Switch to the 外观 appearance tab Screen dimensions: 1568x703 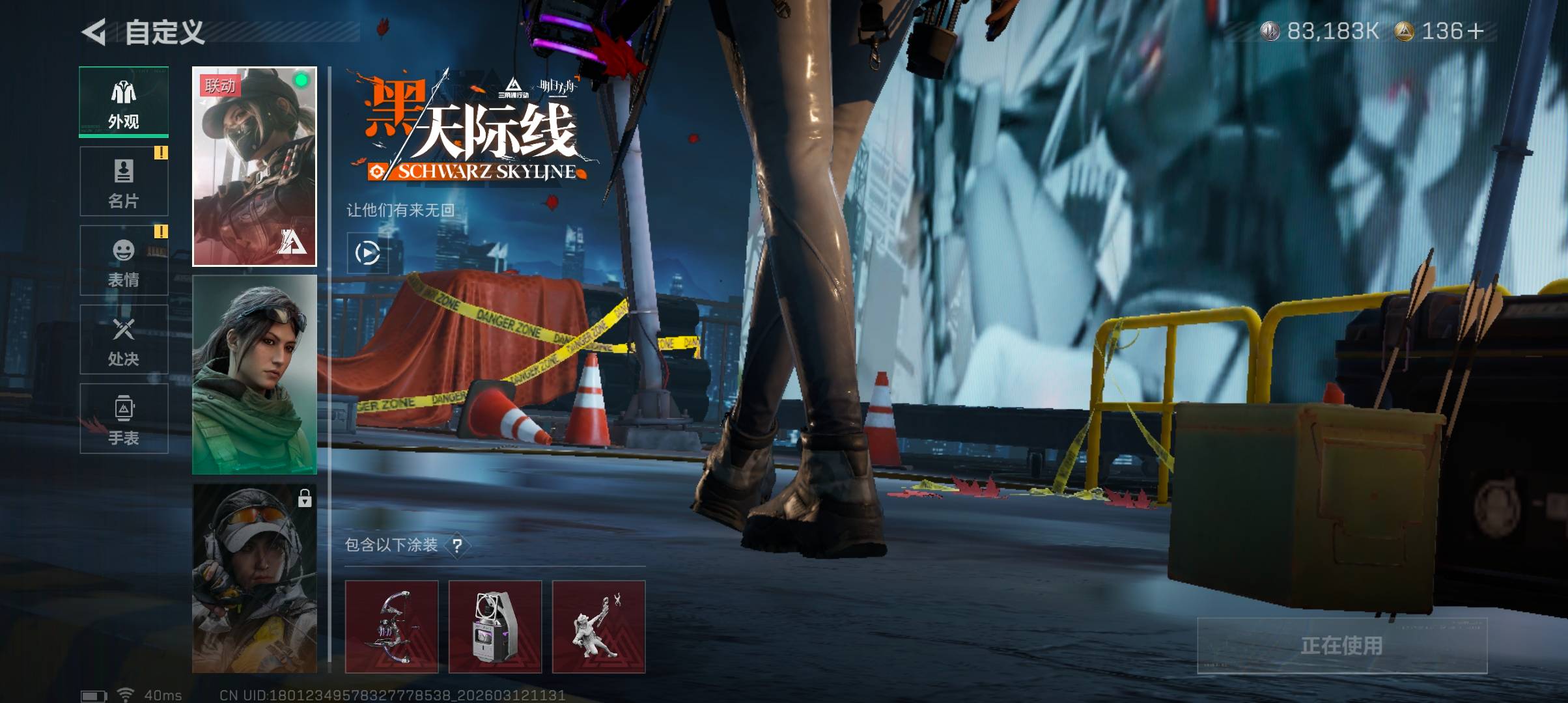pyautogui.click(x=124, y=102)
